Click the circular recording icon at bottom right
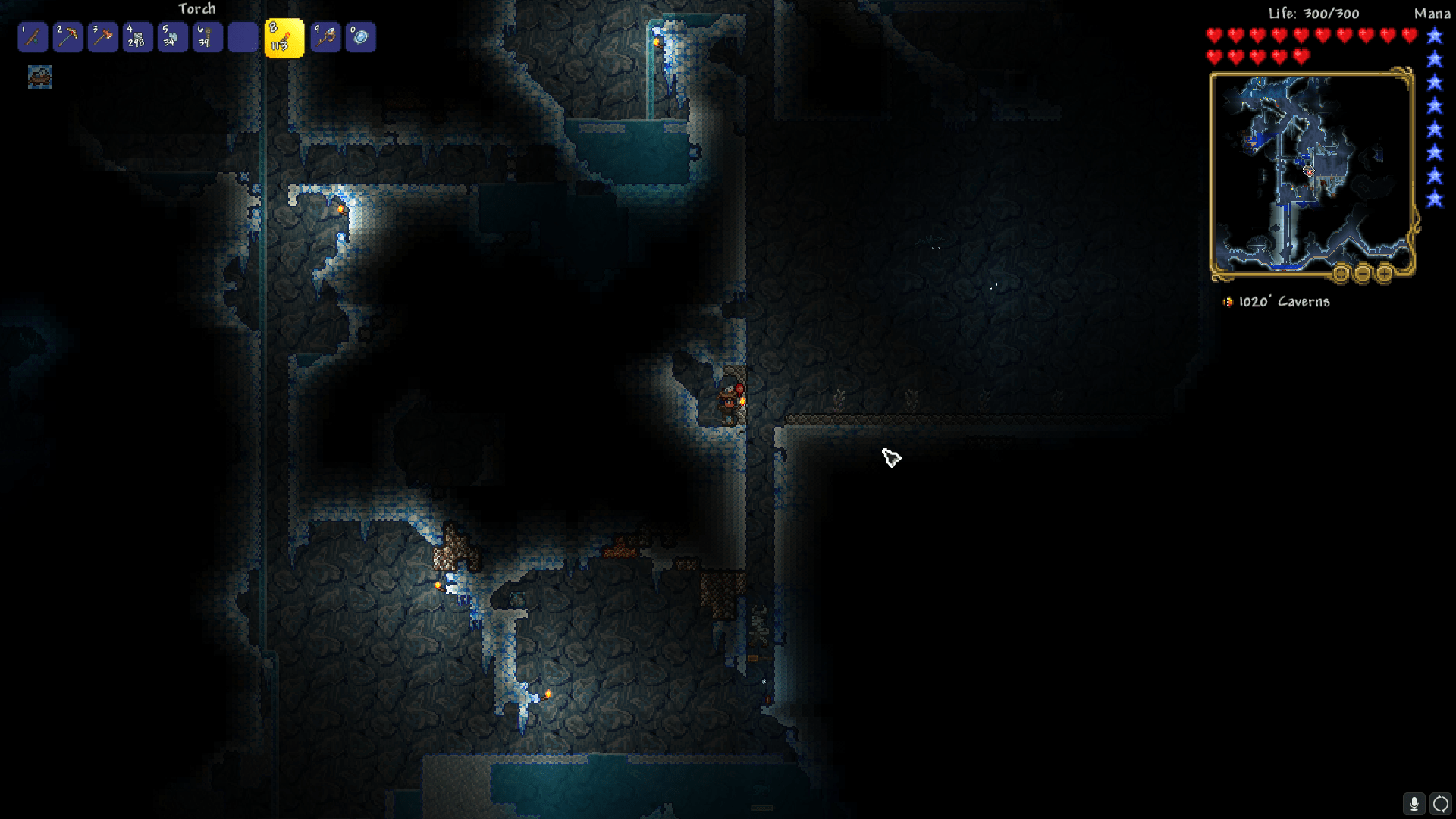The width and height of the screenshot is (1456, 819). pos(1439,803)
